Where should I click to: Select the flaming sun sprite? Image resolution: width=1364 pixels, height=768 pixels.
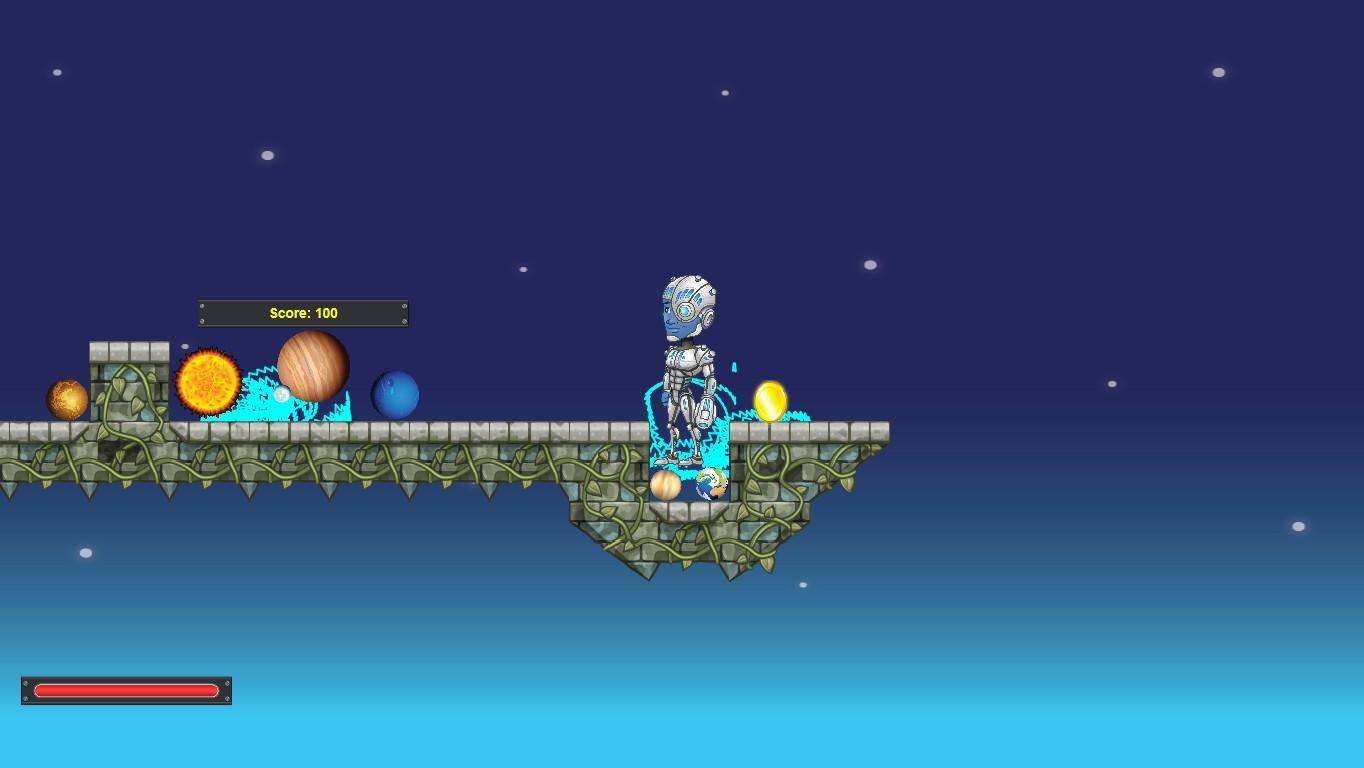pos(207,380)
